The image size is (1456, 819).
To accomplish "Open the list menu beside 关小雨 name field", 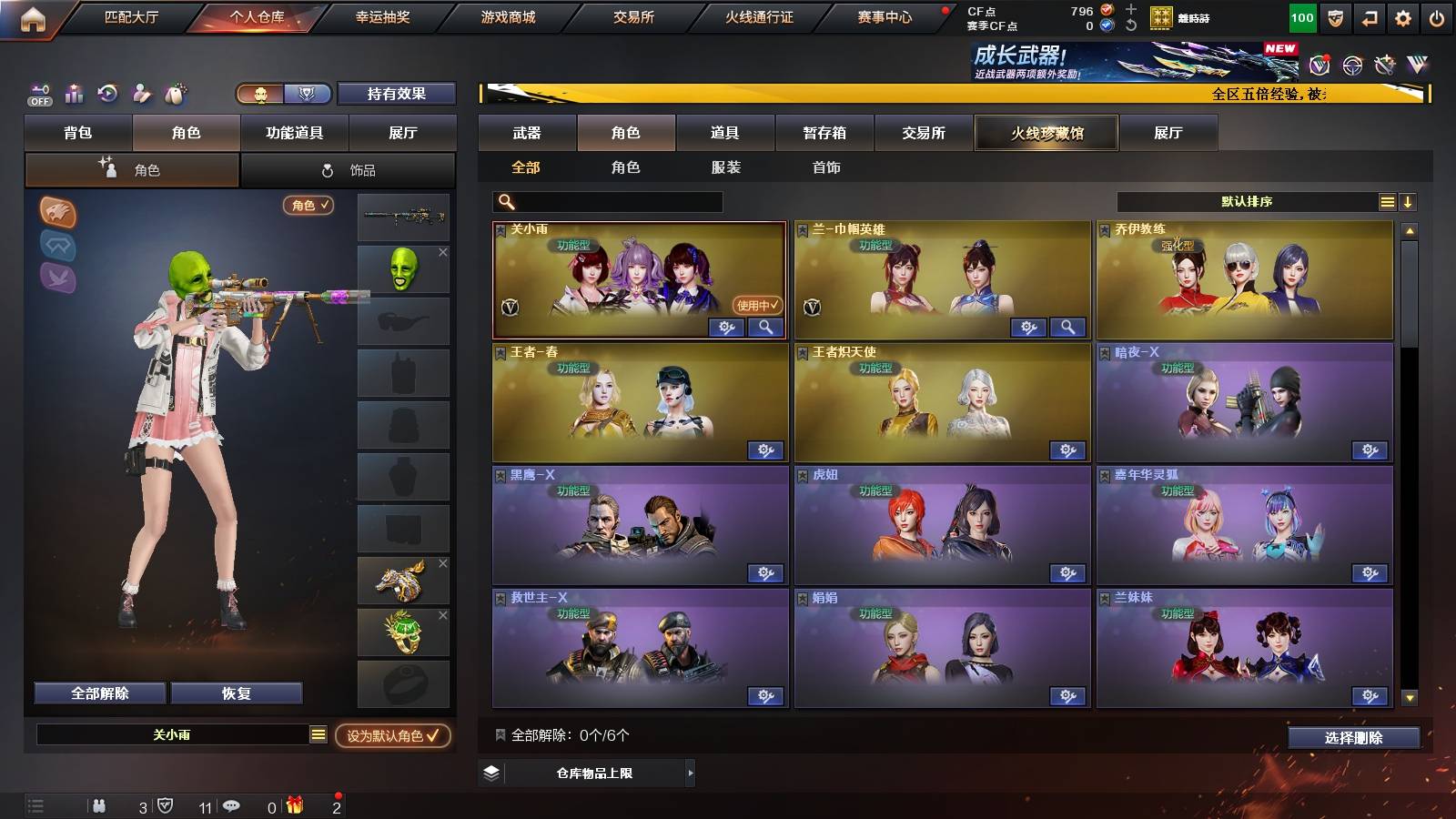I will [318, 733].
